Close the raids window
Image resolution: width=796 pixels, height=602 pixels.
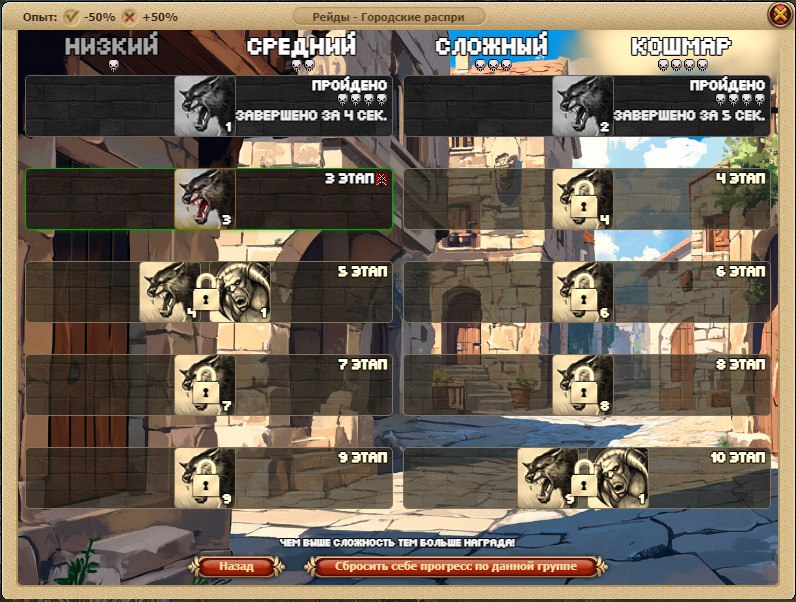pos(779,15)
